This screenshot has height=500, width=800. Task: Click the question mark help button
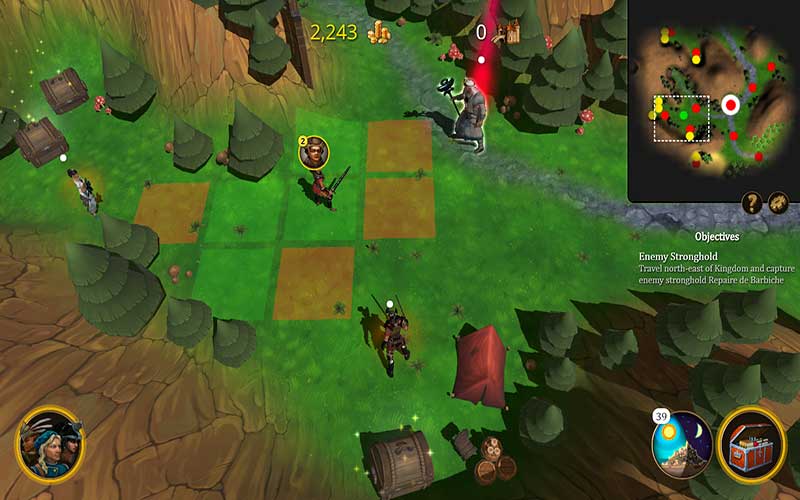pyautogui.click(x=752, y=204)
